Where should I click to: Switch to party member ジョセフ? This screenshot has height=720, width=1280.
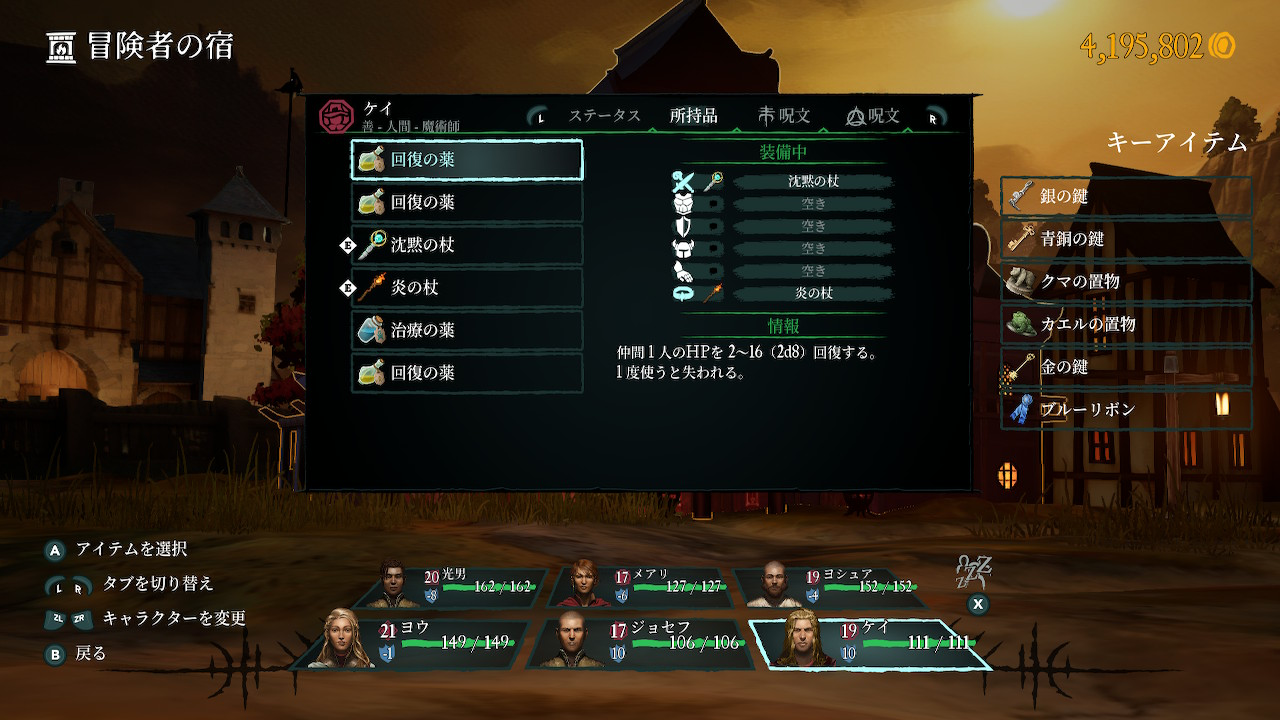644,642
